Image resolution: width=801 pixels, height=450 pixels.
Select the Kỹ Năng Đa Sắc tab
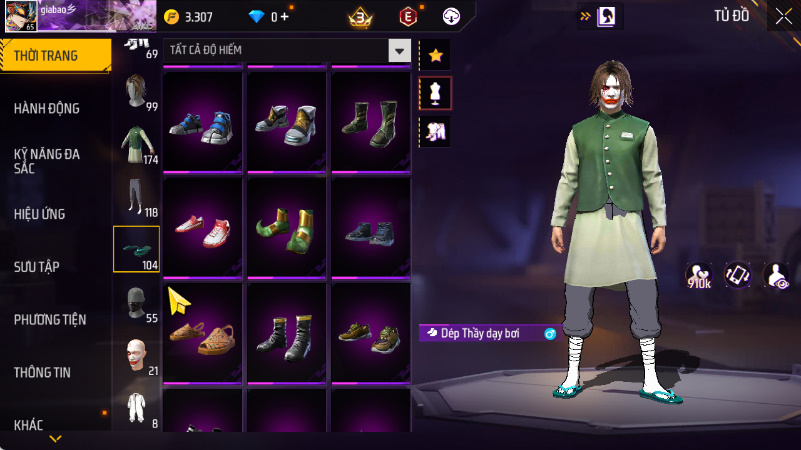(47, 161)
